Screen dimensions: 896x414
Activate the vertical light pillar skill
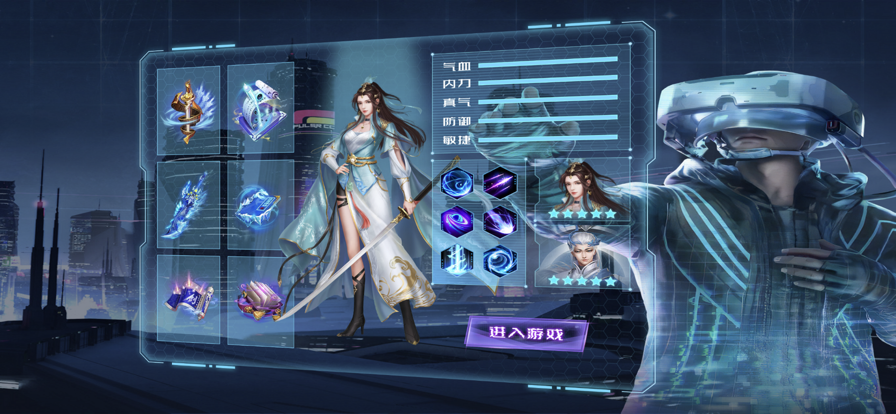(457, 259)
